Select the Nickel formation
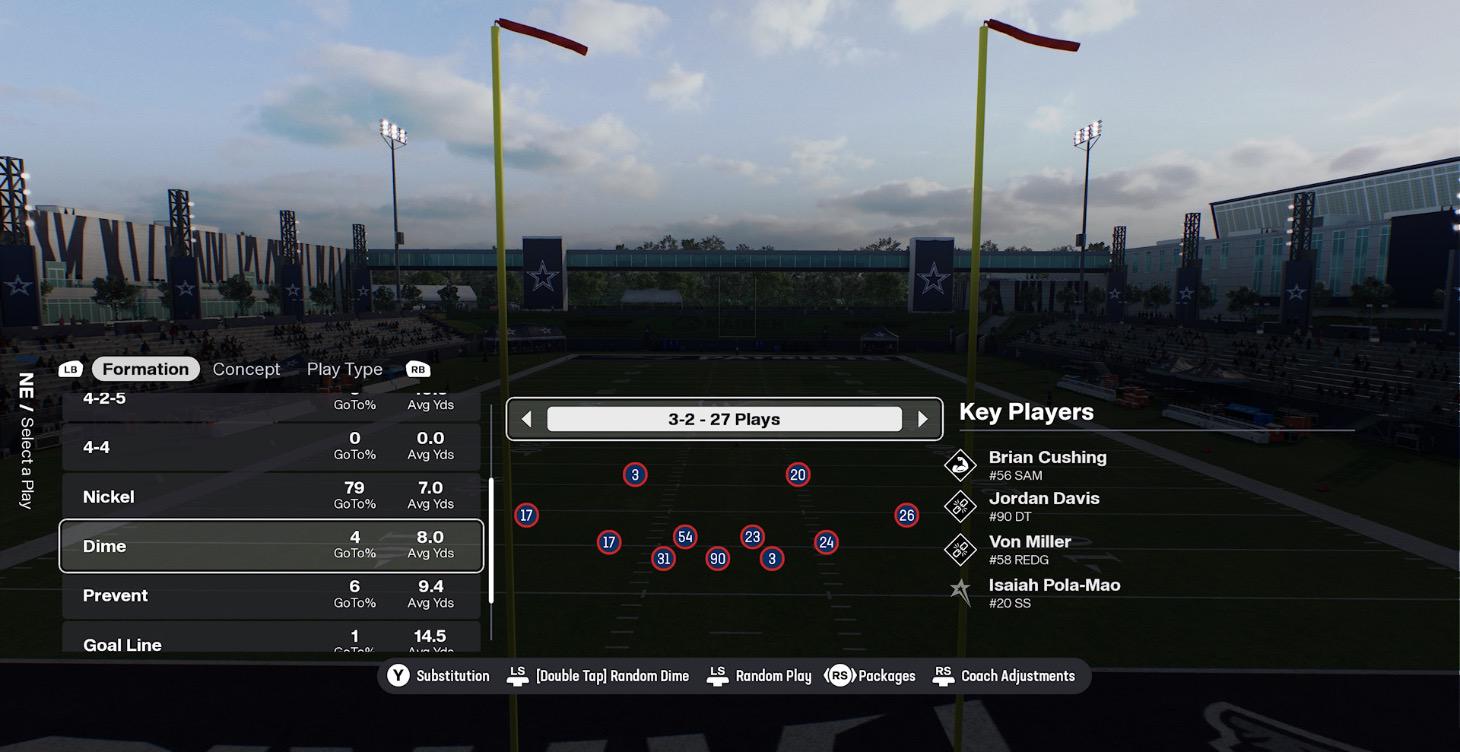The height and width of the screenshot is (752, 1460). tap(270, 496)
